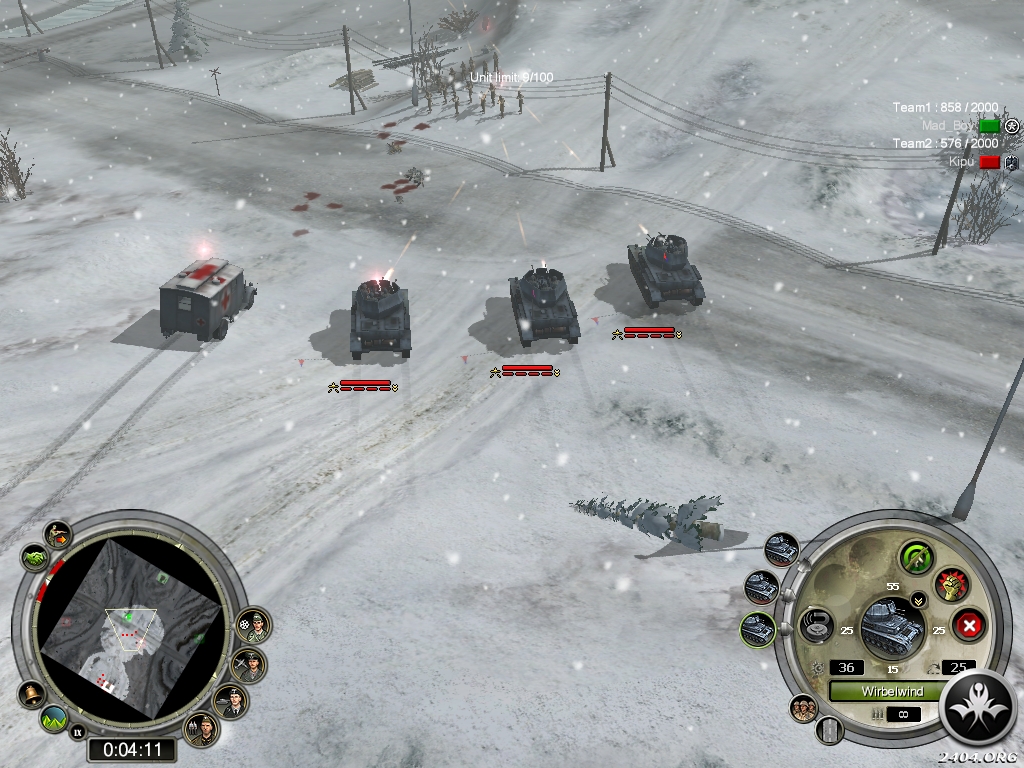Activate the magnet mine-detector ability

[815, 627]
